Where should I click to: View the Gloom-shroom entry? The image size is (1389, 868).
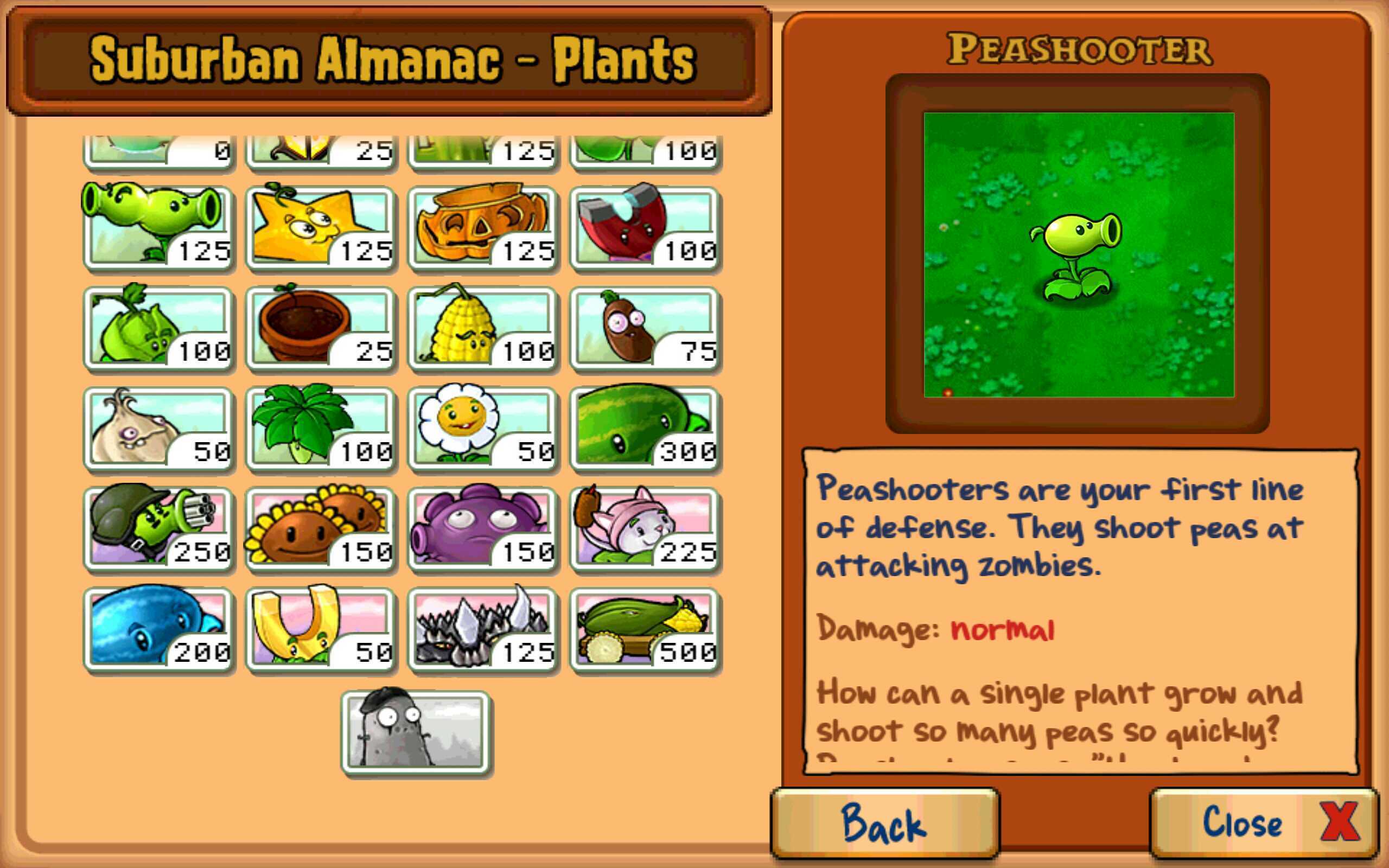tap(483, 529)
